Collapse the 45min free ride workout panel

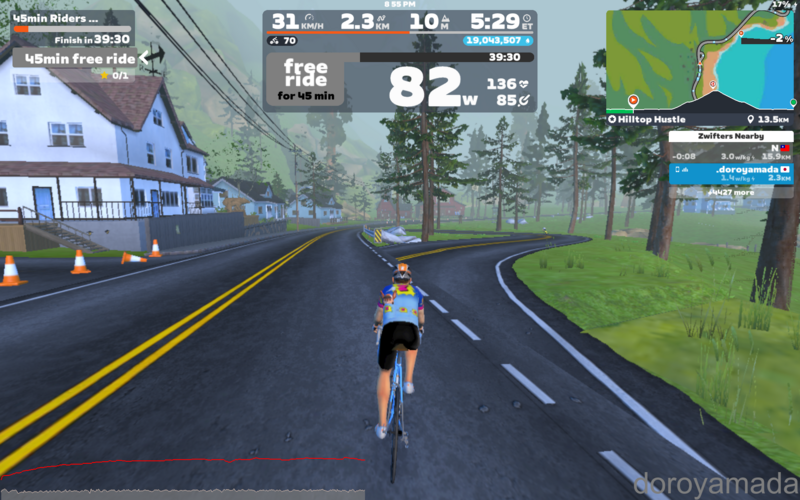click(152, 58)
